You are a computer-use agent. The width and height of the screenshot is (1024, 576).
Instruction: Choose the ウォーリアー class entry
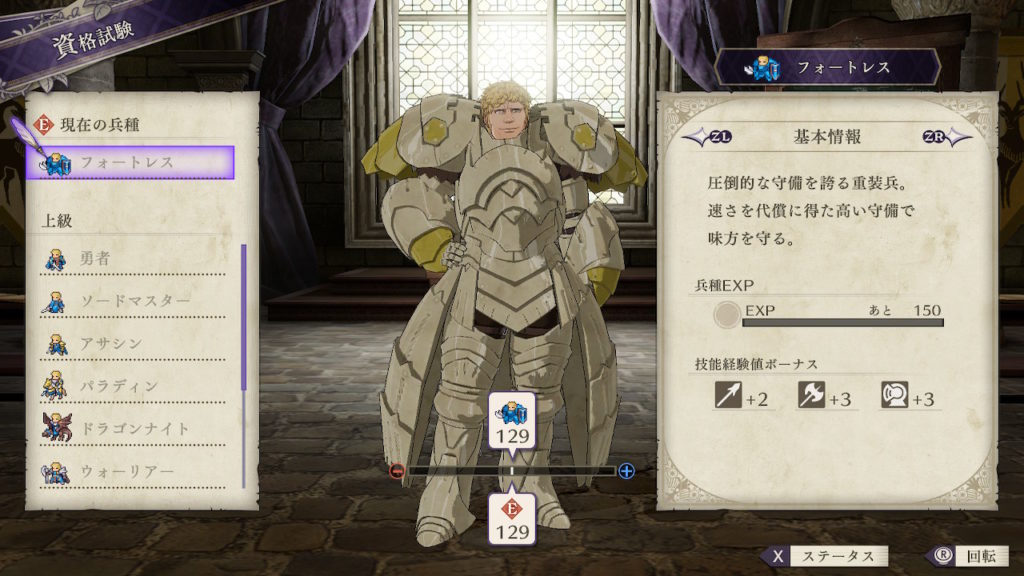[x=133, y=471]
